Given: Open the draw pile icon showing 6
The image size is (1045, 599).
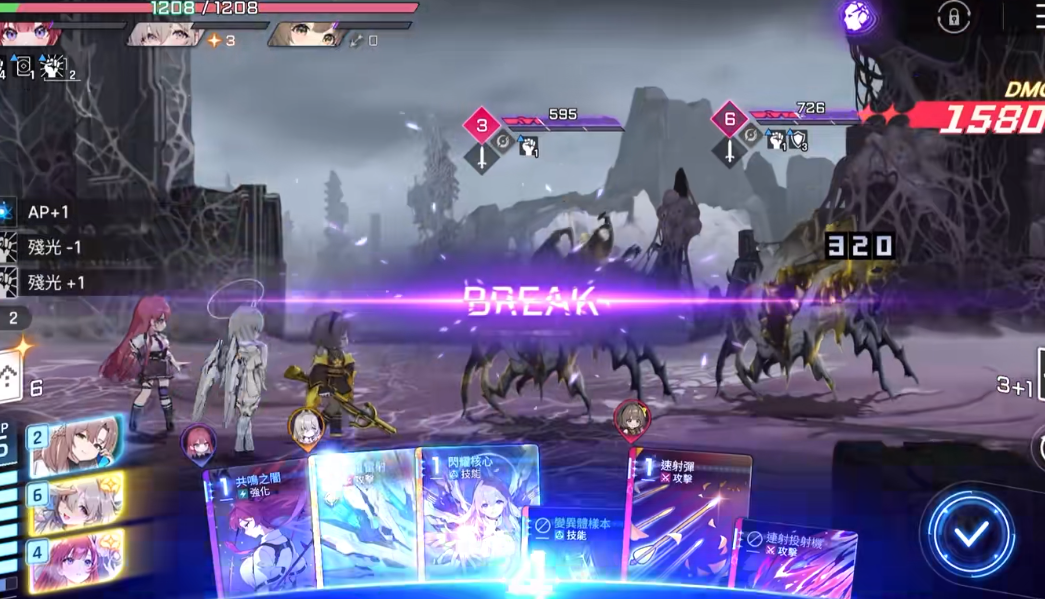Looking at the screenshot, I should point(12,381).
